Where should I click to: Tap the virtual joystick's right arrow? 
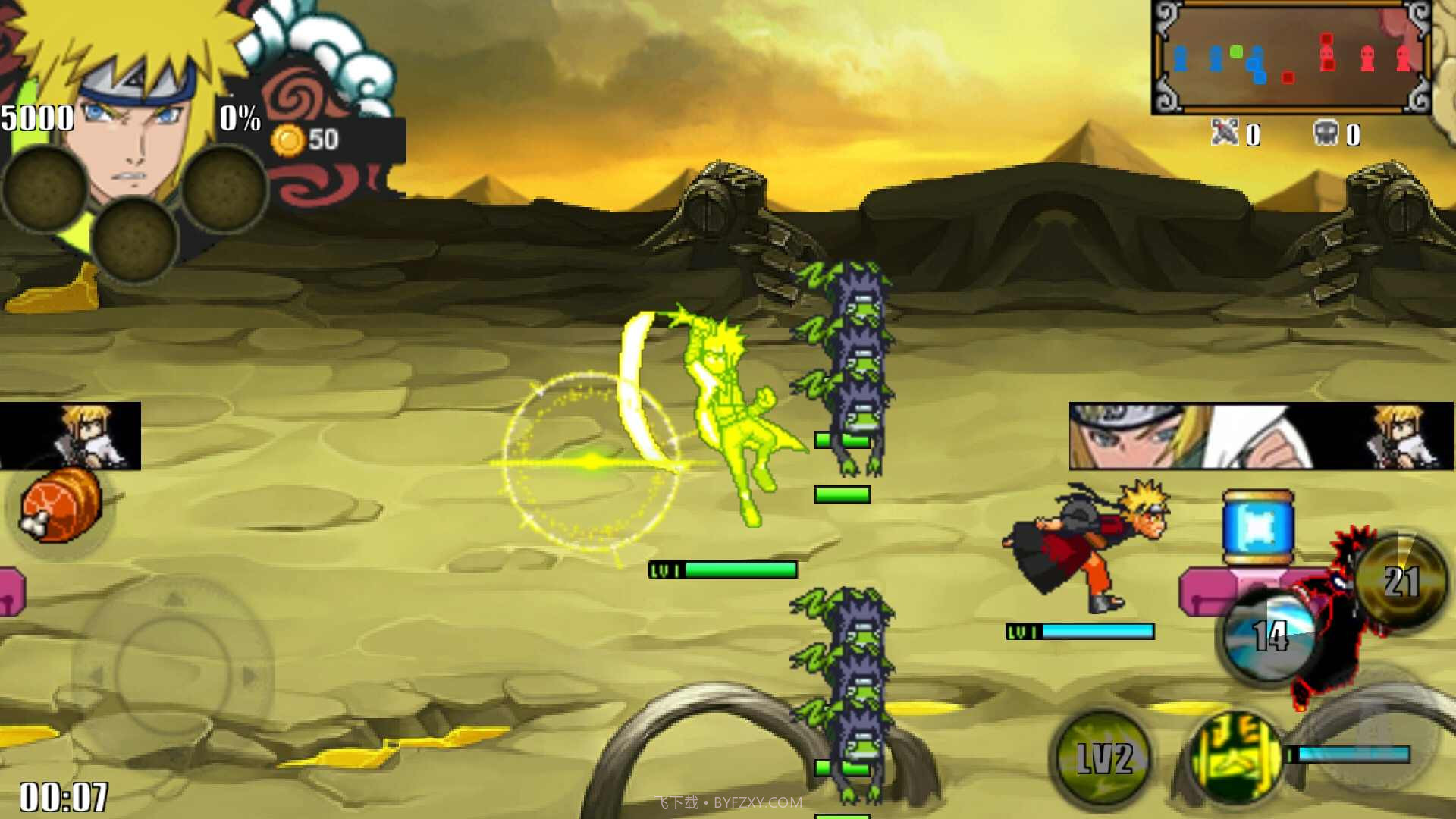pos(250,675)
